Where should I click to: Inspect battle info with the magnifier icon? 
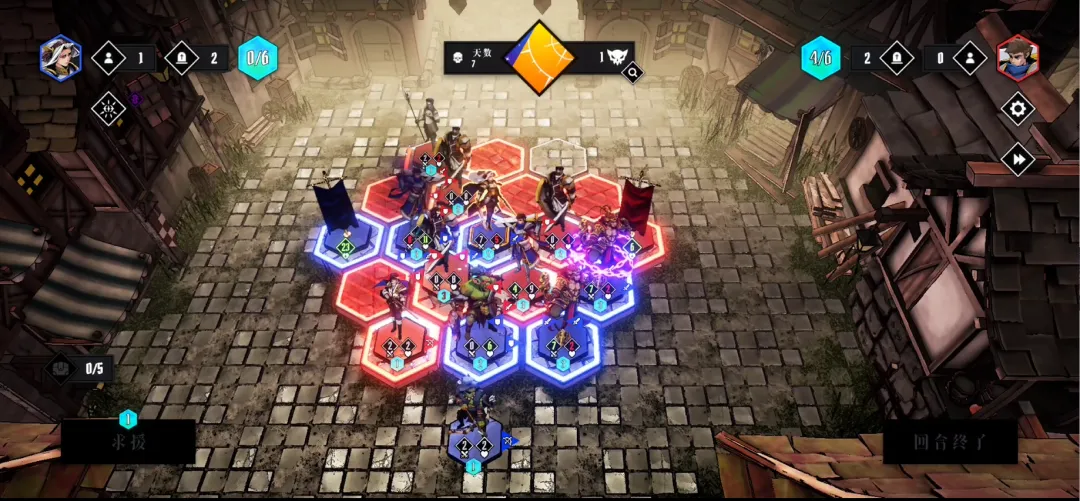click(x=631, y=72)
